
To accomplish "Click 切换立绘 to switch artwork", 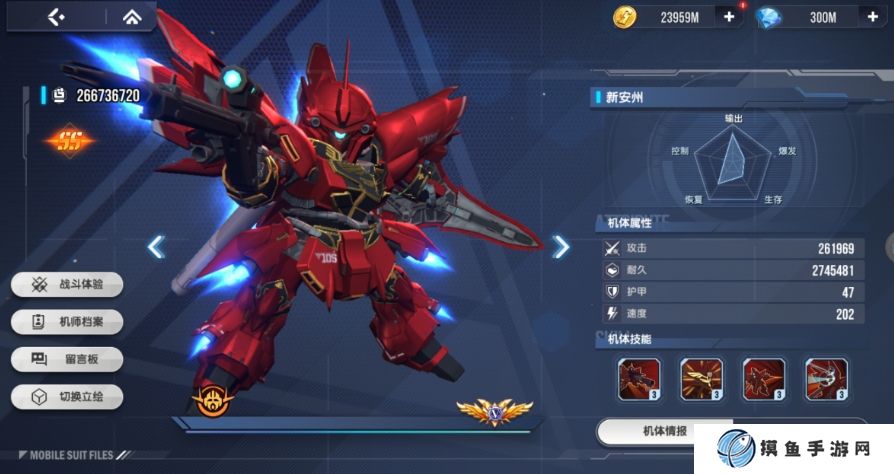I will (x=66, y=396).
